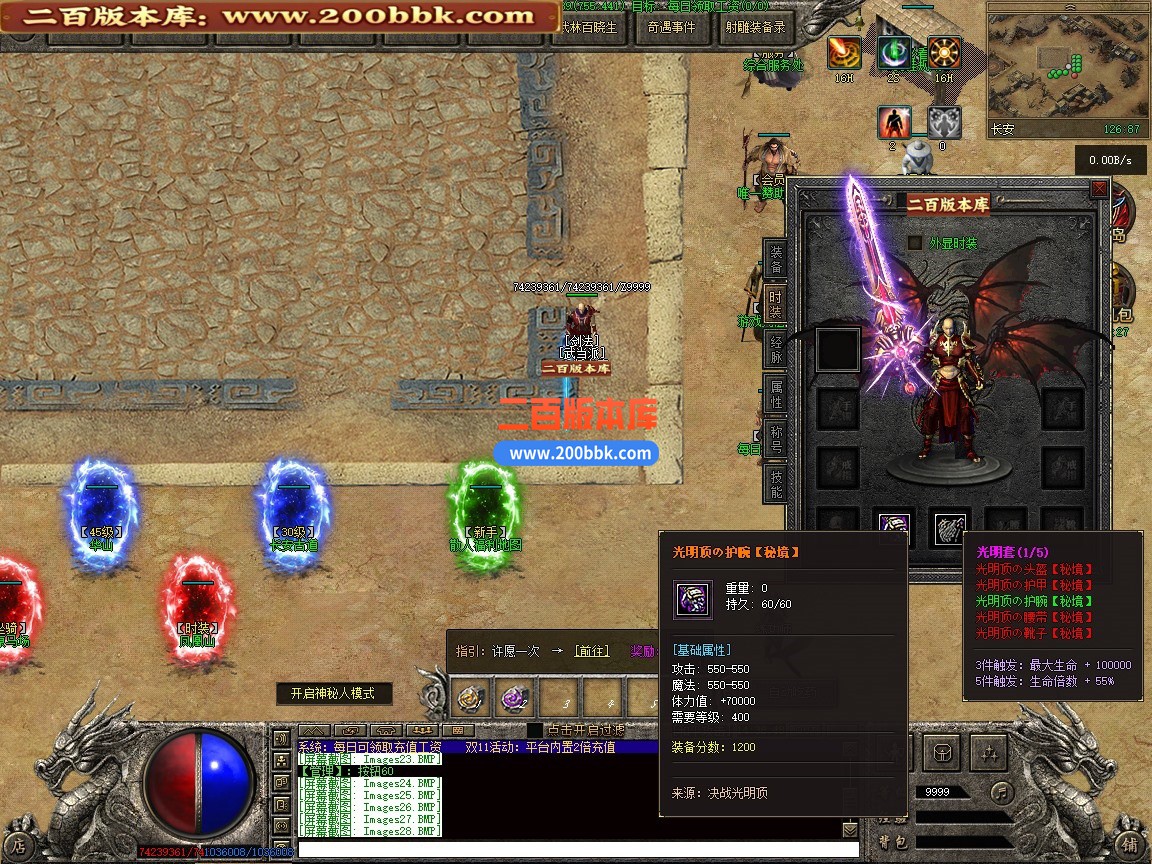The height and width of the screenshot is (864, 1152).
Task: Click the silver gauntlet equipment slot
Action: pos(950,528)
